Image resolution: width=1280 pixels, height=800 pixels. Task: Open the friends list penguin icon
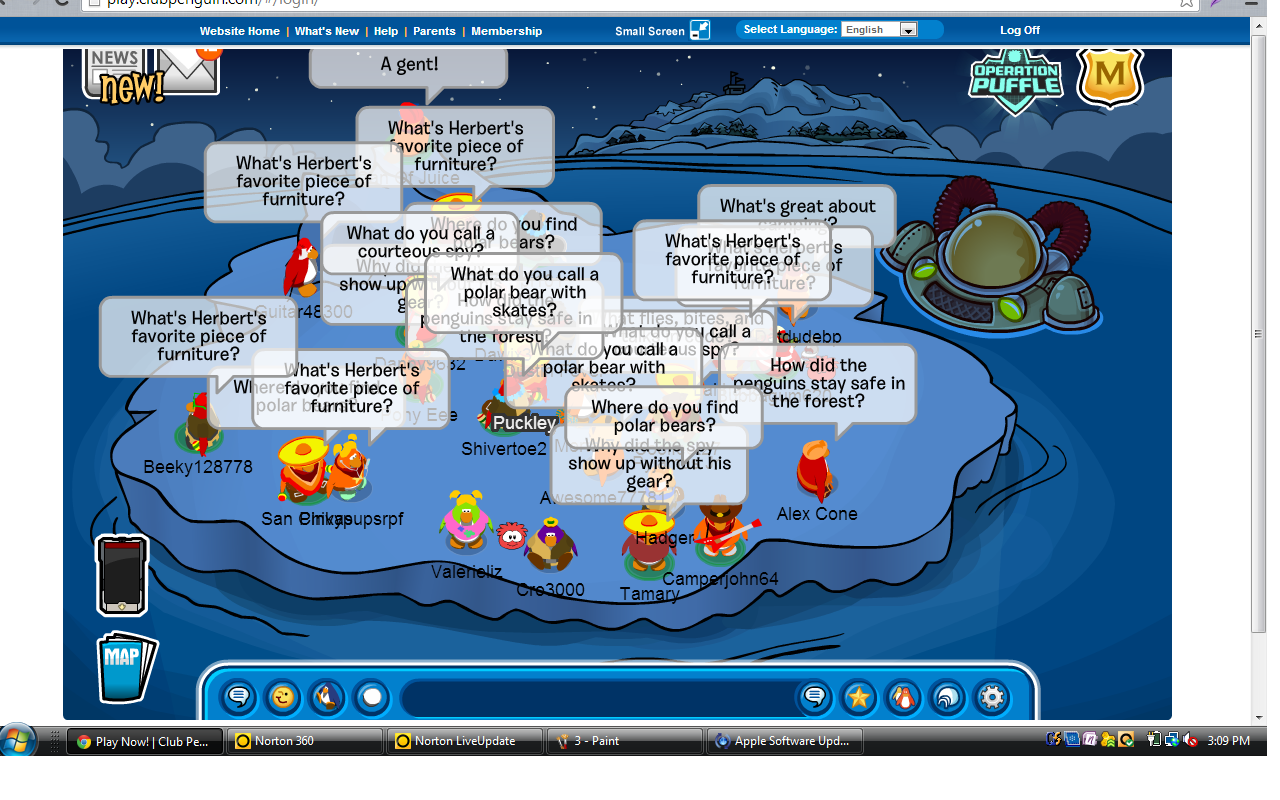point(904,697)
